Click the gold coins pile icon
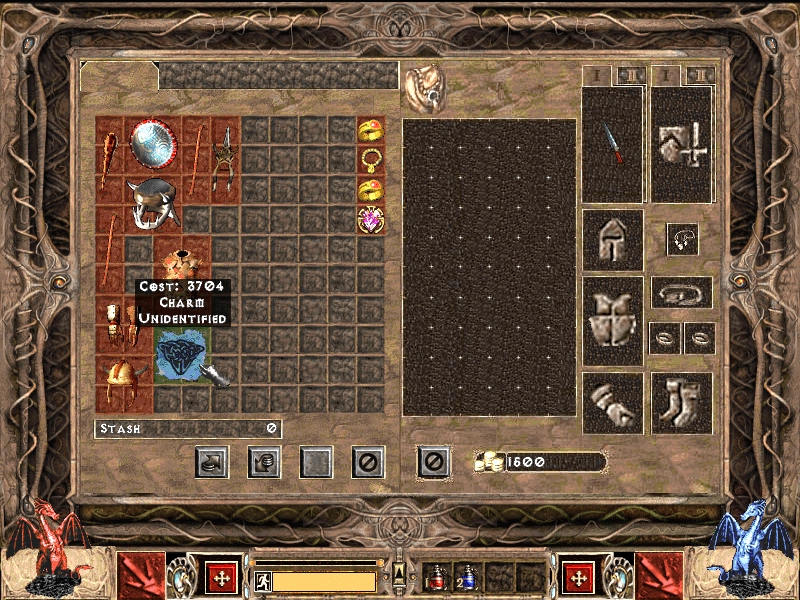This screenshot has width=800, height=600. coord(488,461)
